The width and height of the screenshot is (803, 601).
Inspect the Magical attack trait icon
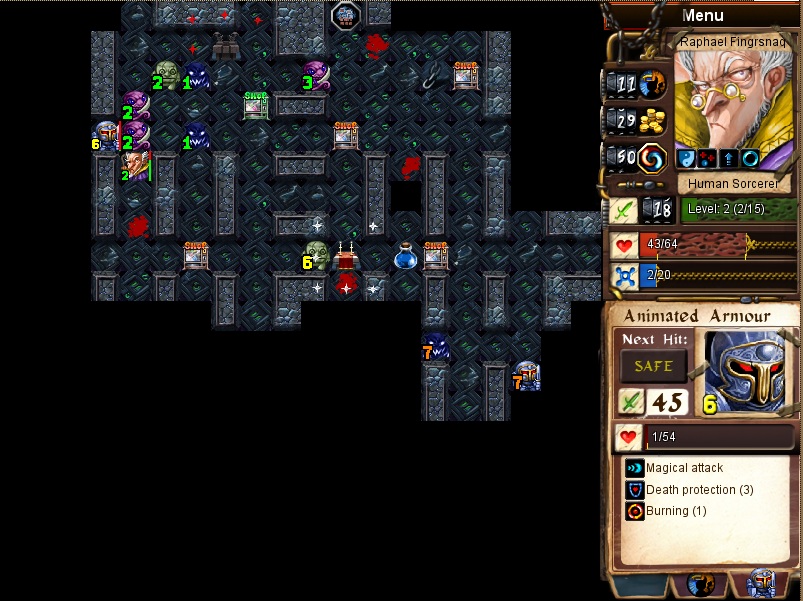click(x=634, y=468)
